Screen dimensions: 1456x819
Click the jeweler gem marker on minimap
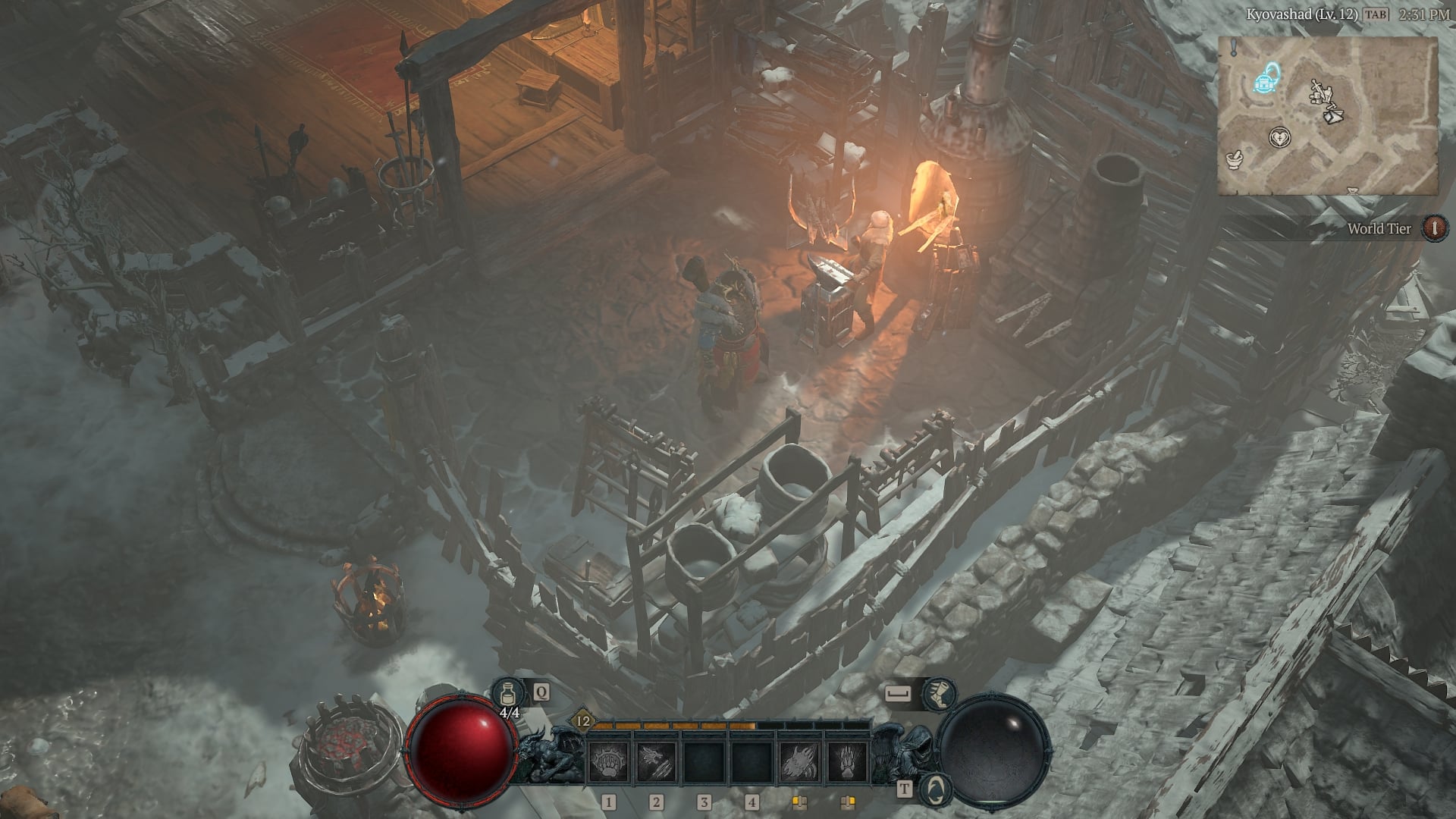point(1335,116)
